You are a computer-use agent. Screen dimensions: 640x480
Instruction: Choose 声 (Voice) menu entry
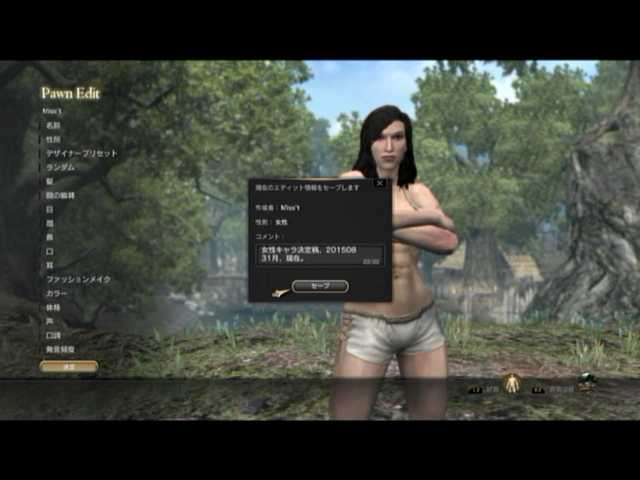coord(49,321)
